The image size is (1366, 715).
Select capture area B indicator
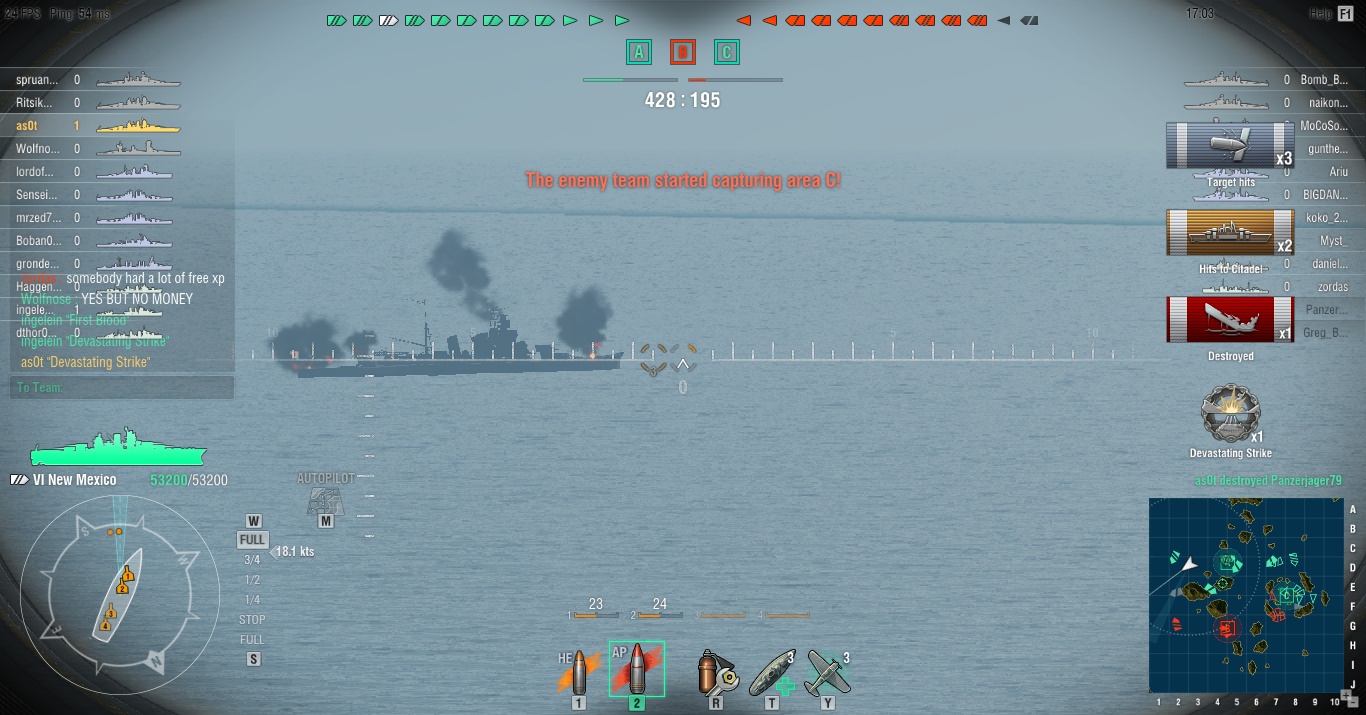tap(683, 52)
